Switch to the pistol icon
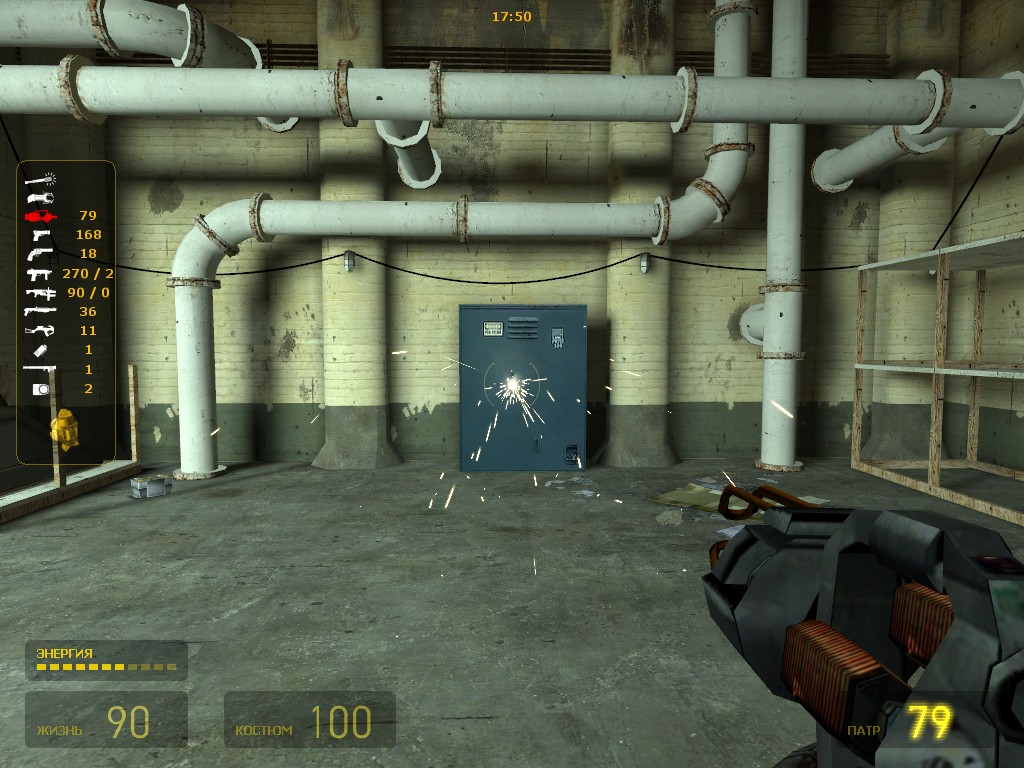Screen dimensions: 1024x768 pos(41,235)
